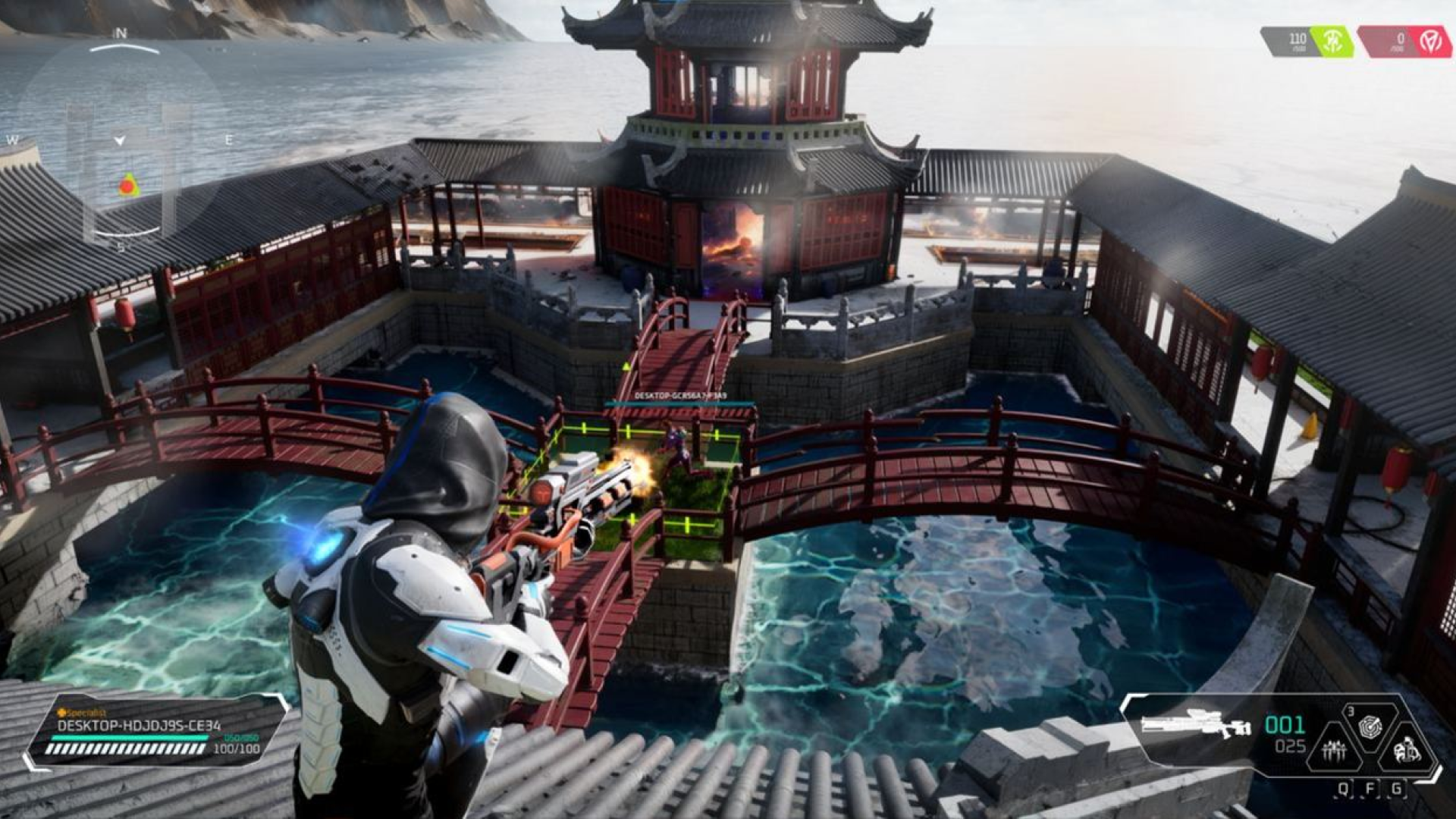The height and width of the screenshot is (819, 1456).
Task: Toggle the compass North indicator
Action: [121, 33]
